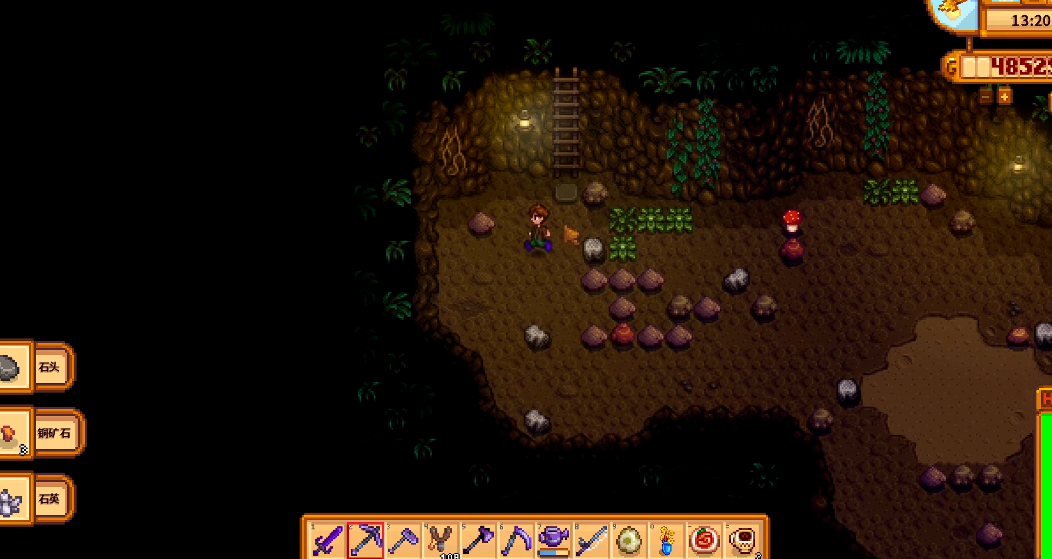1052x559 pixels.
Task: Select the spotted egg item slot
Action: [630, 540]
